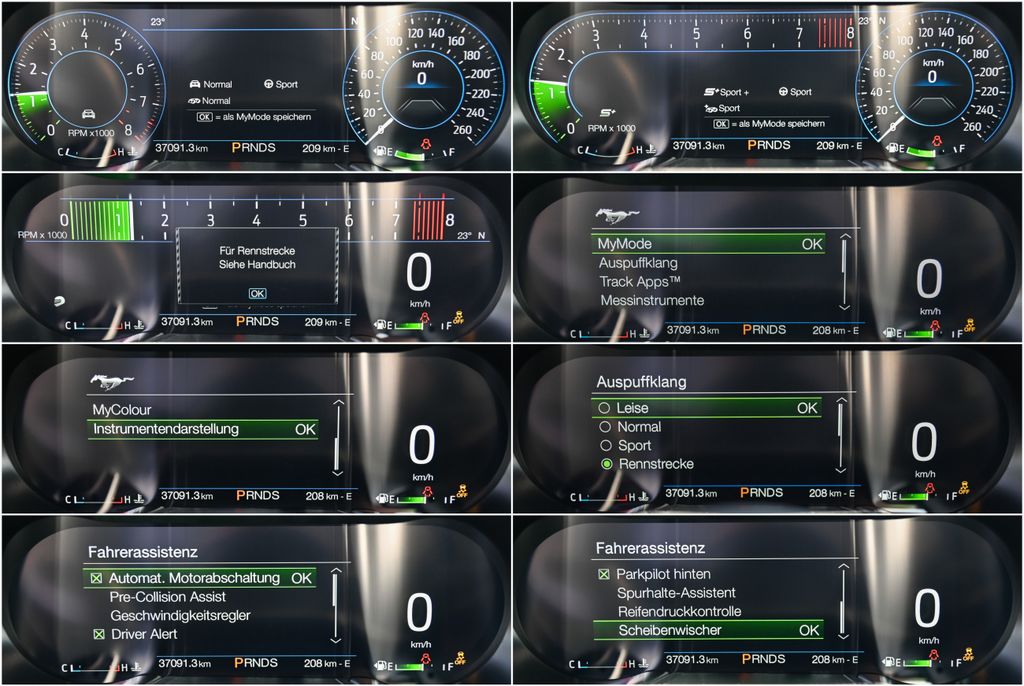Choose the Reifendruckkontrolle entry
Image resolution: width=1024 pixels, height=686 pixels.
[679, 611]
